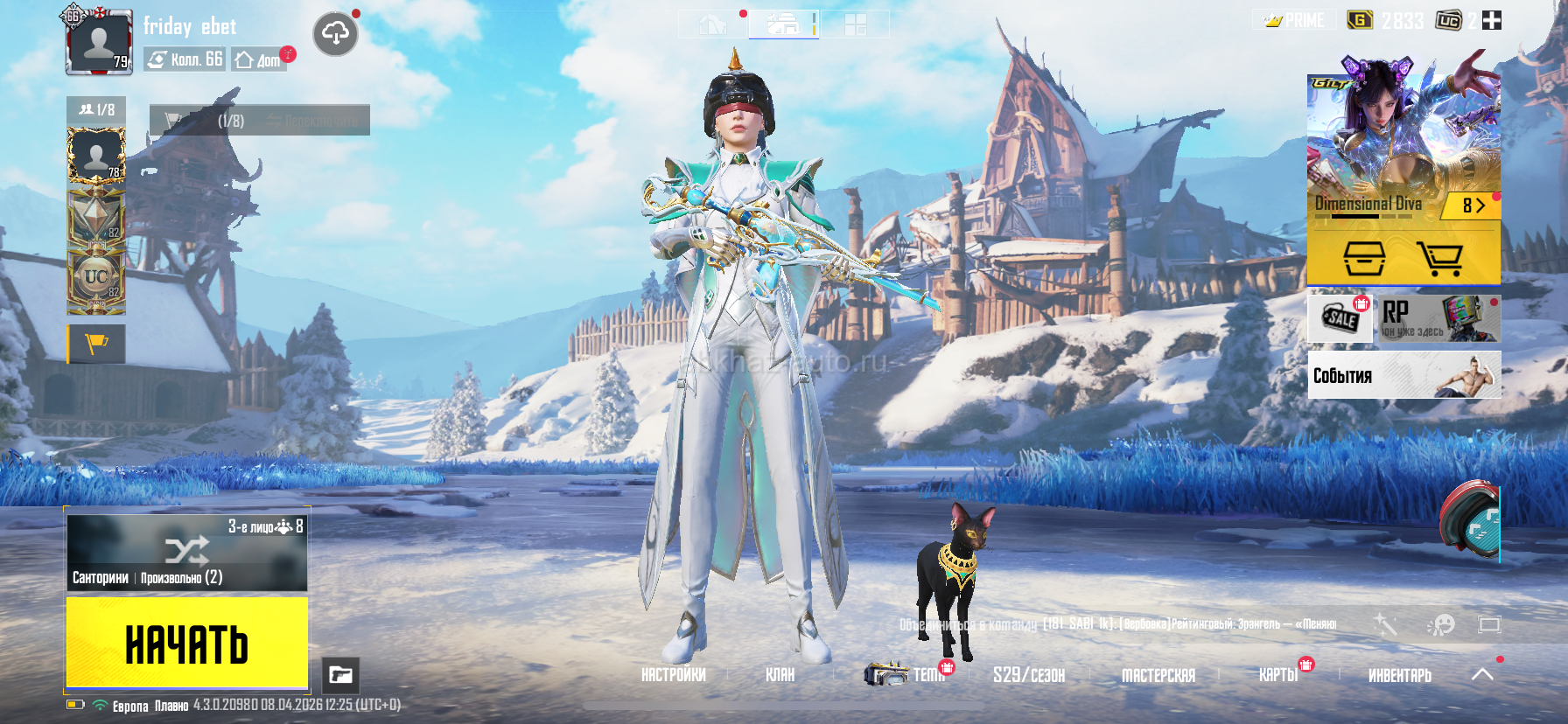Start the match with the НАЧАТЬ button
The image size is (1568, 724).
coord(186,643)
